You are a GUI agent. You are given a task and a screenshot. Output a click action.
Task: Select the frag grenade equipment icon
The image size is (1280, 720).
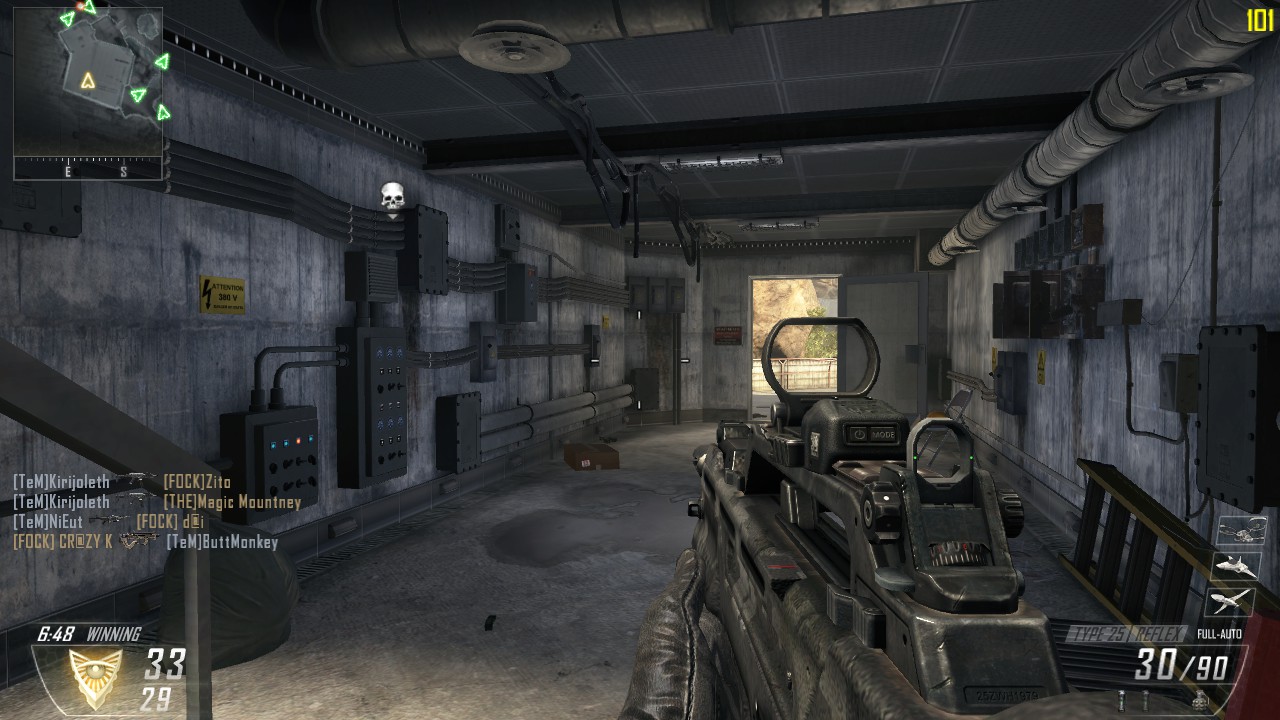click(1198, 702)
